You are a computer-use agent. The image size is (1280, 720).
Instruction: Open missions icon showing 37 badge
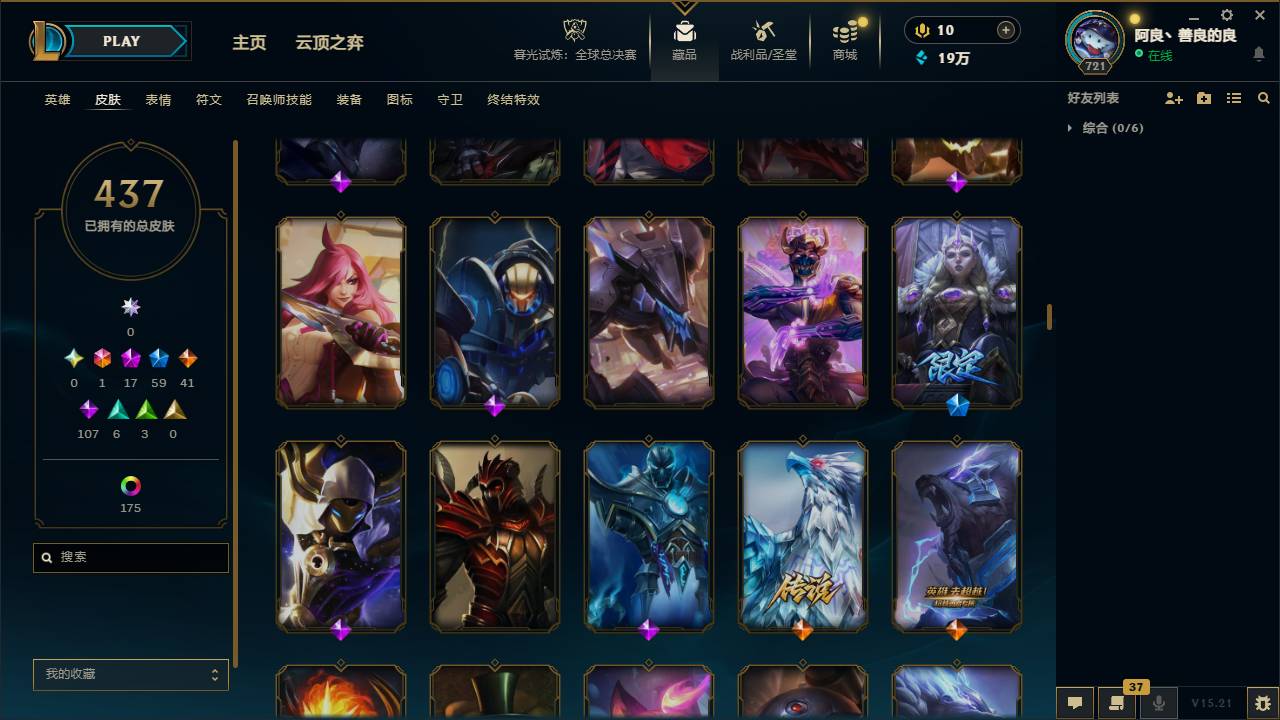(x=1117, y=703)
